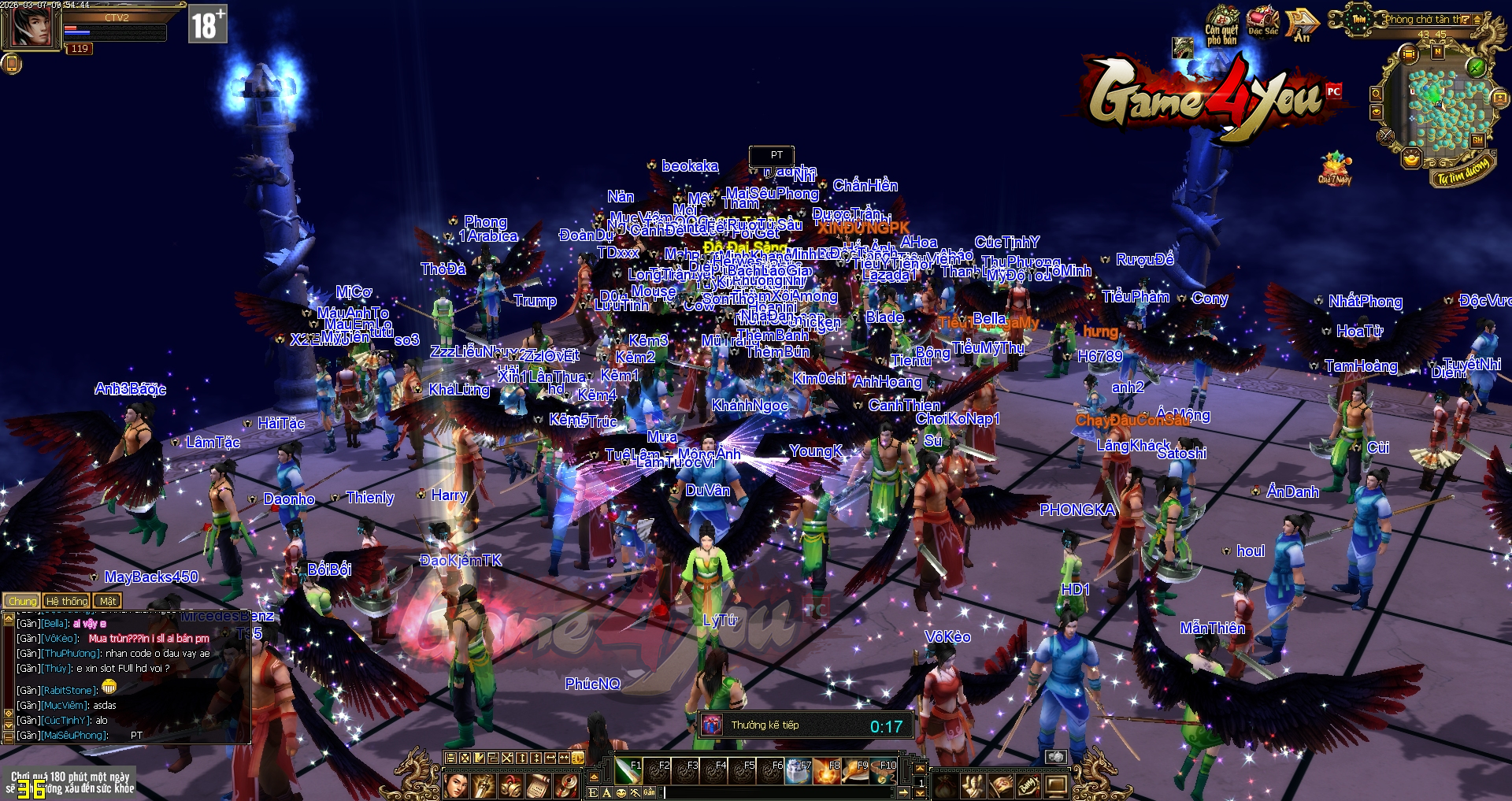1512x801 pixels.
Task: Switch to the Chung chat tab
Action: [x=22, y=601]
